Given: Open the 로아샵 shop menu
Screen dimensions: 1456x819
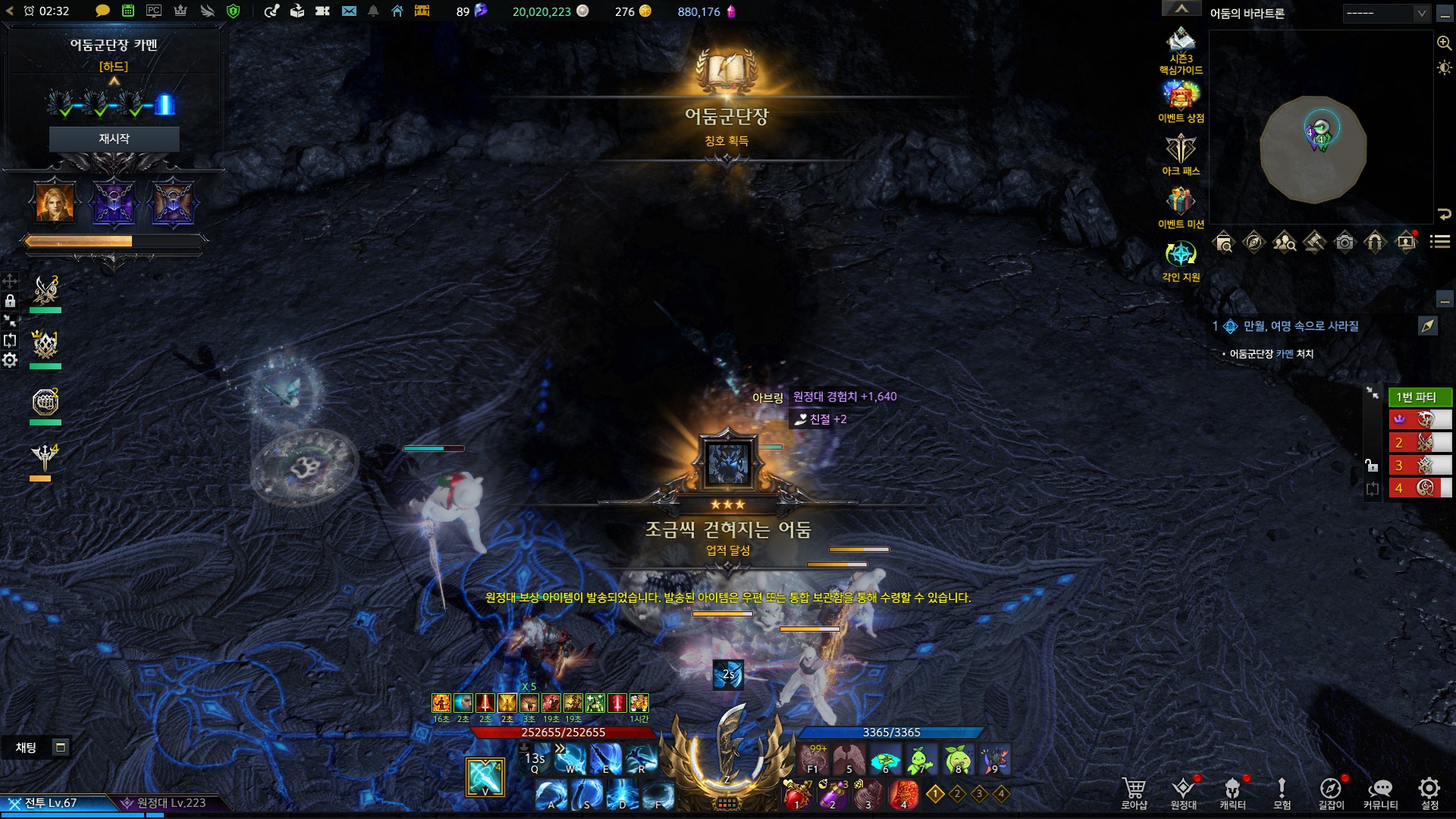Looking at the screenshot, I should point(1134,792).
